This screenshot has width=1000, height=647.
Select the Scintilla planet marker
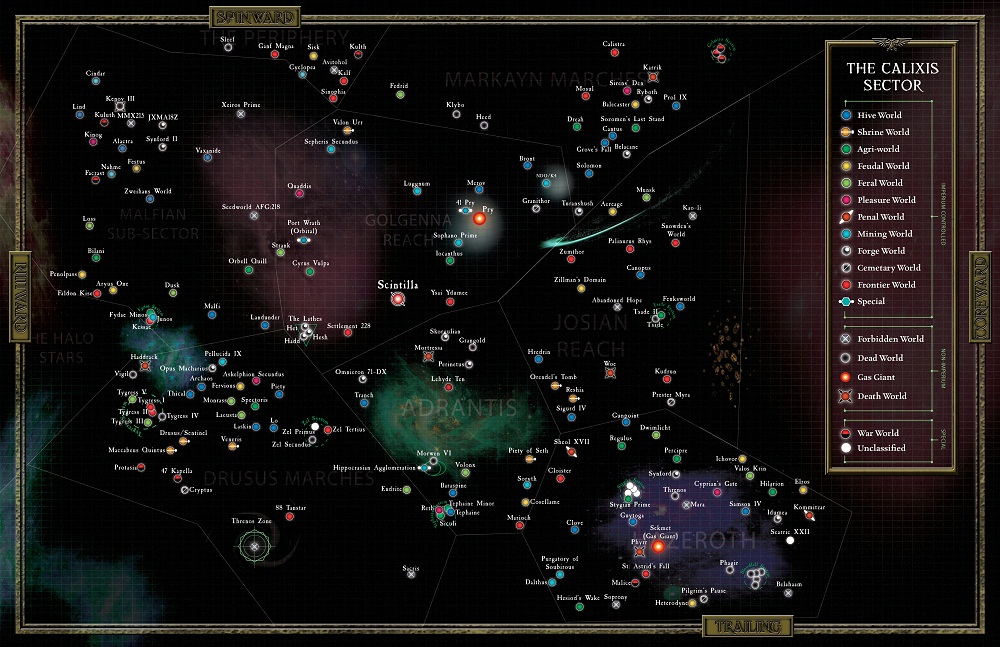(398, 298)
